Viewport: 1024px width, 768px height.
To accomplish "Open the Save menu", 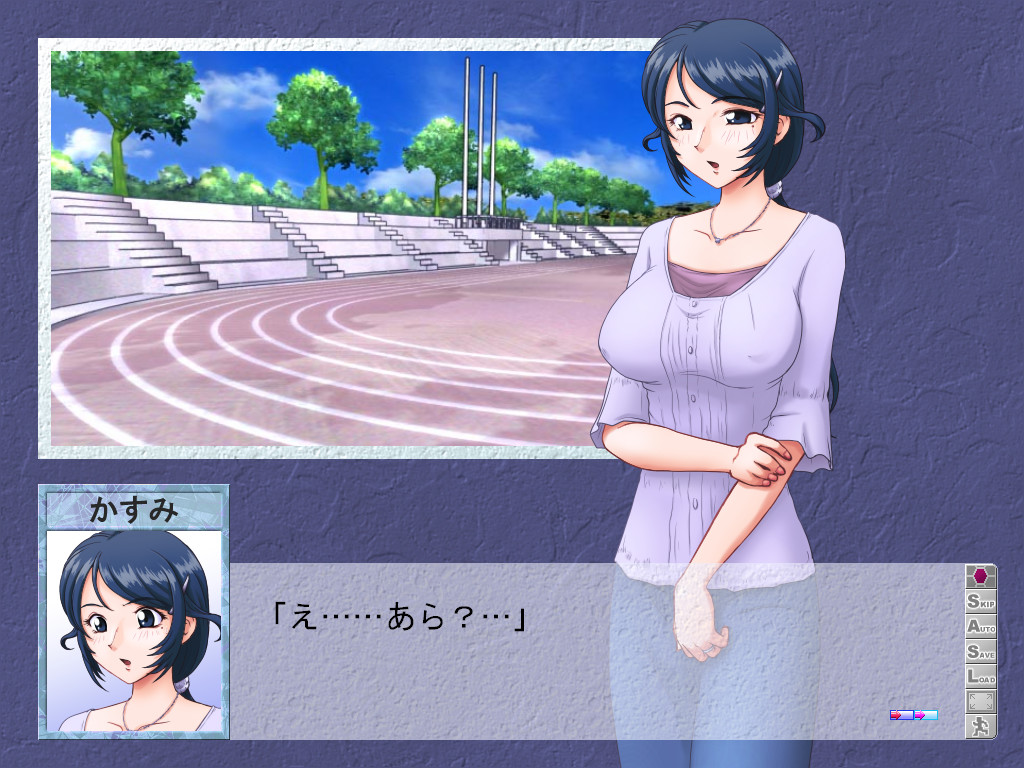I will [980, 652].
